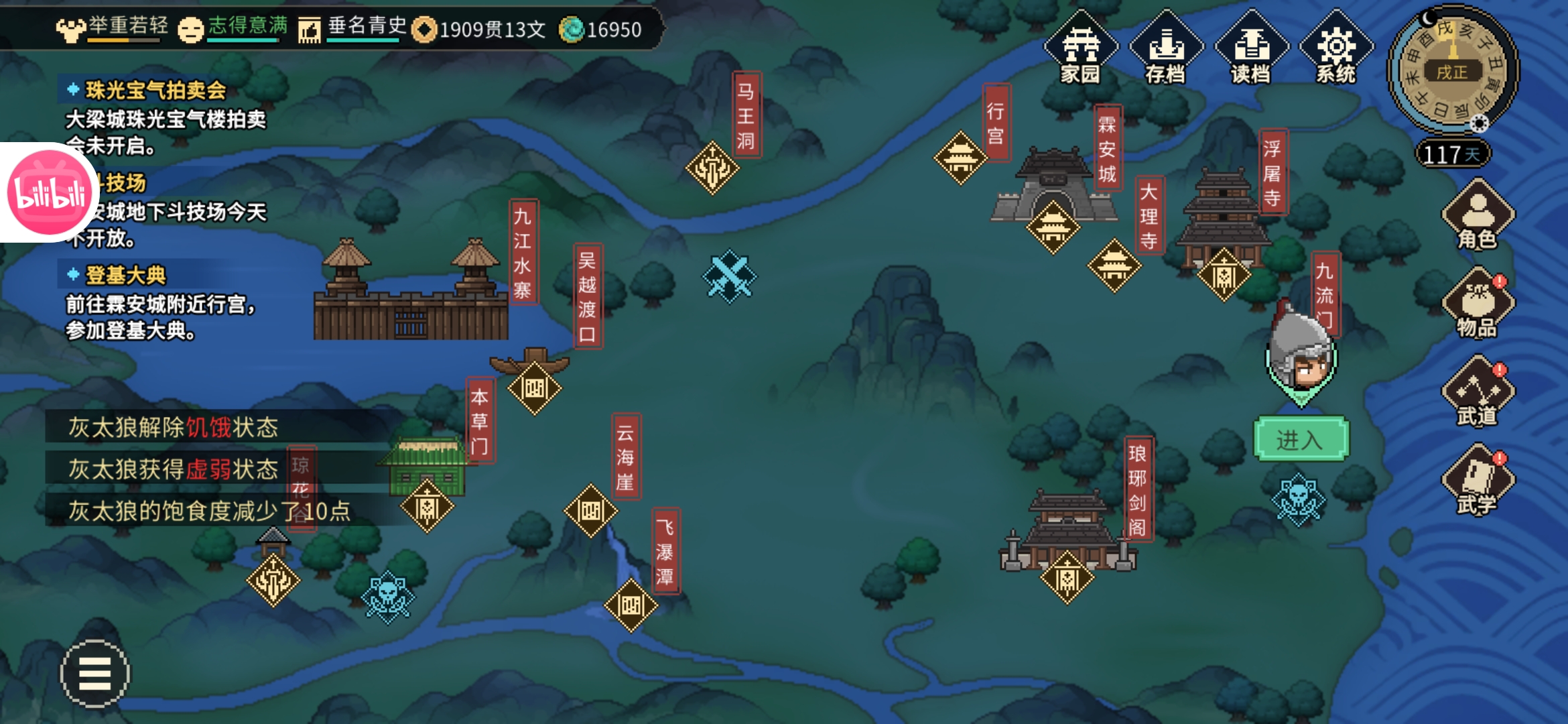1568x724 pixels.
Task: Click the crossed swords battle marker
Action: (x=729, y=276)
